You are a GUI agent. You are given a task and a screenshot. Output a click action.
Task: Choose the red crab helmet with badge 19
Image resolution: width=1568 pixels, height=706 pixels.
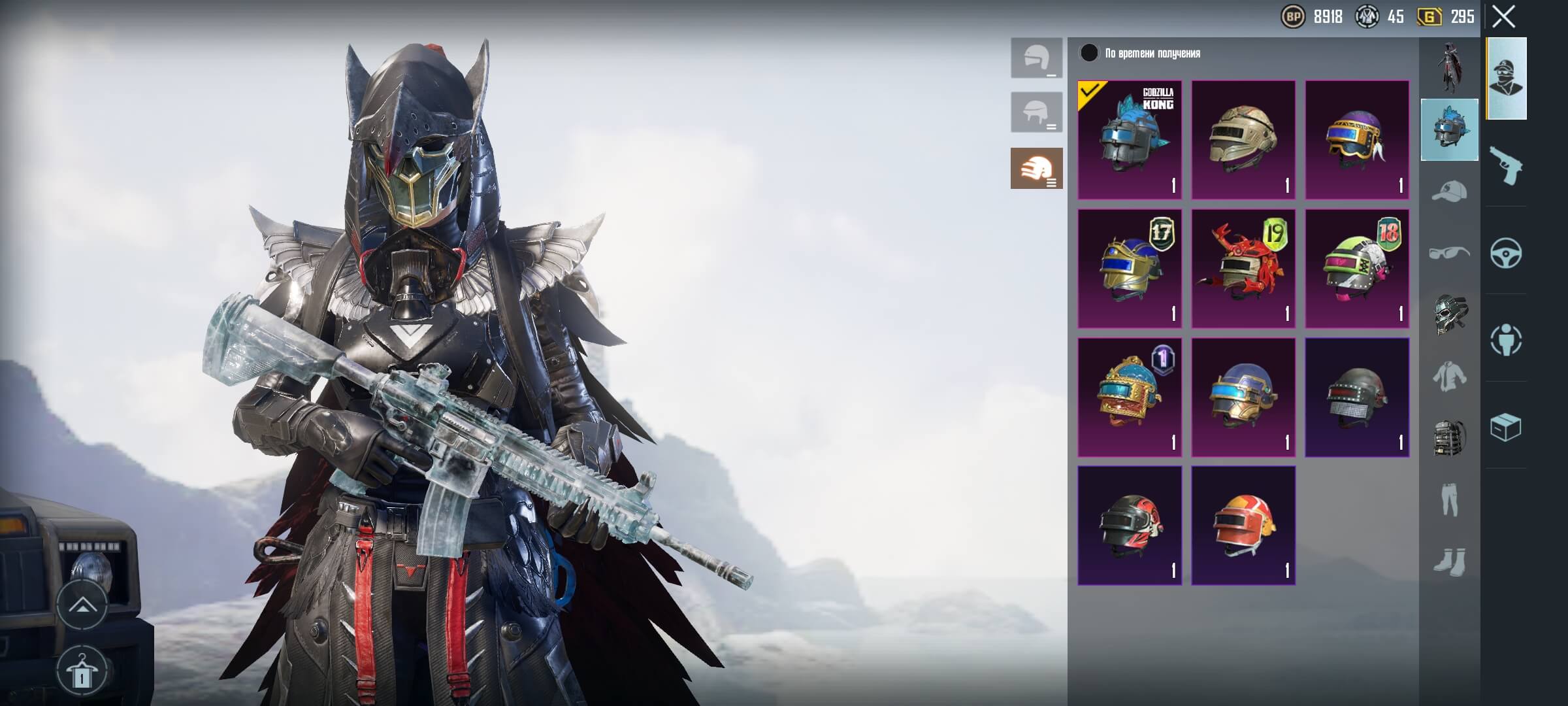click(x=1243, y=269)
